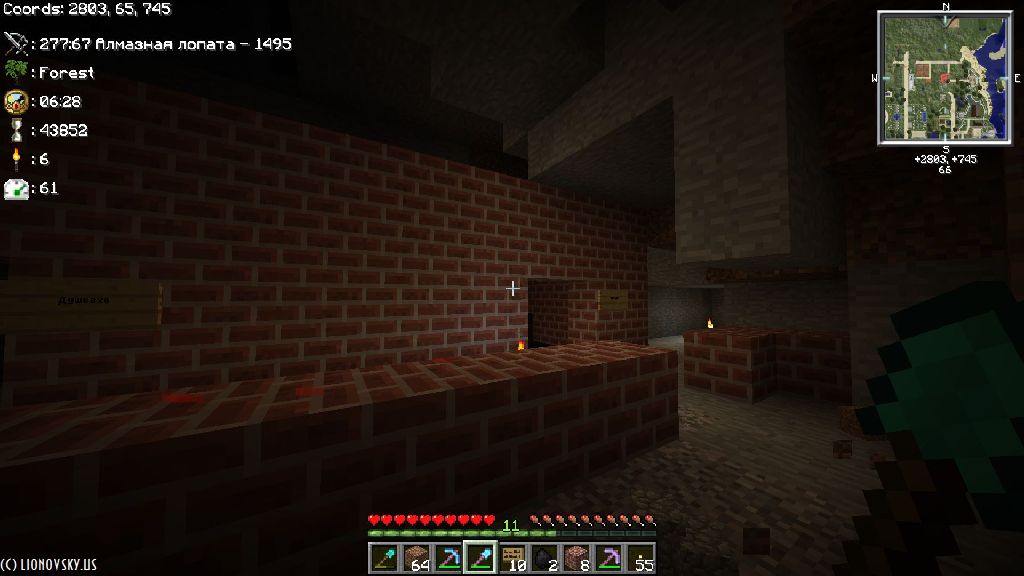This screenshot has width=1024, height=576.
Task: Select the stack of 64 dirt blocks
Action: (x=416, y=558)
